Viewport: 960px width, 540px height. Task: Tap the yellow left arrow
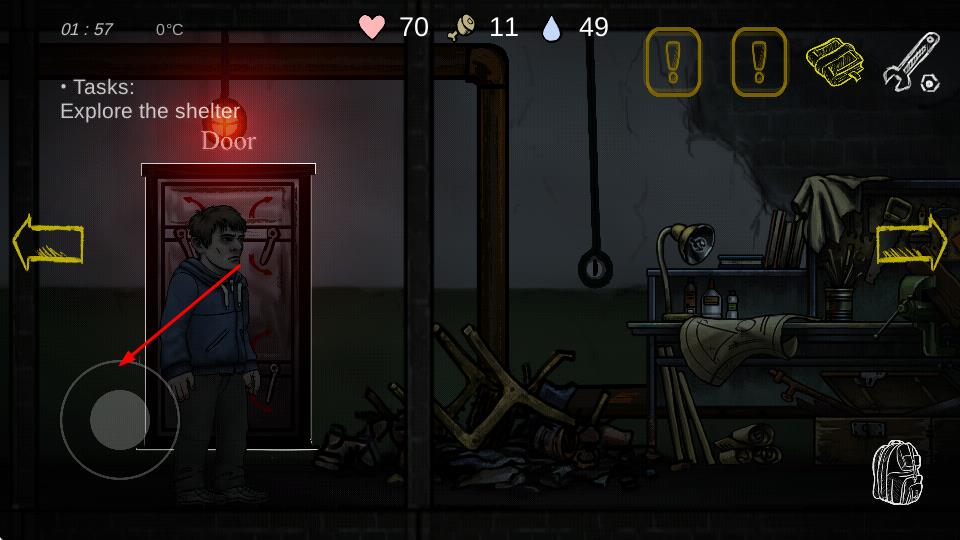tap(47, 242)
